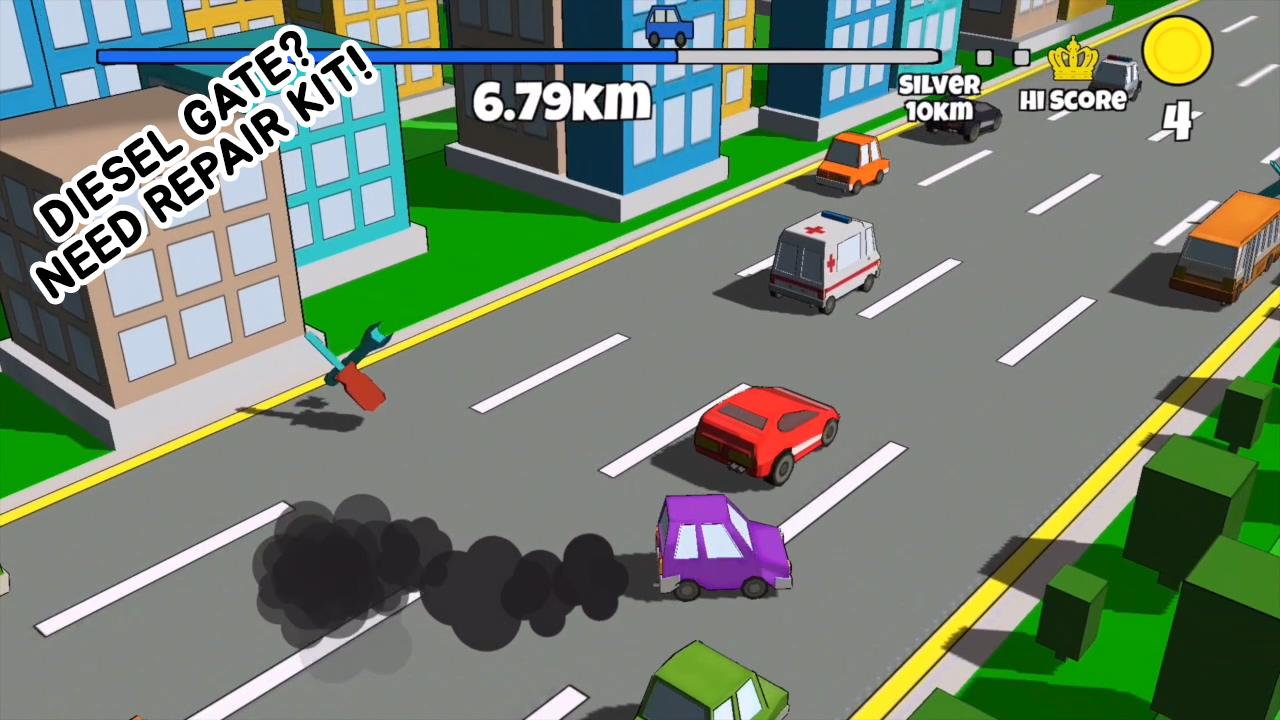Toggle the first small checkpoint square near Silver
The height and width of the screenshot is (720, 1280).
983,57
